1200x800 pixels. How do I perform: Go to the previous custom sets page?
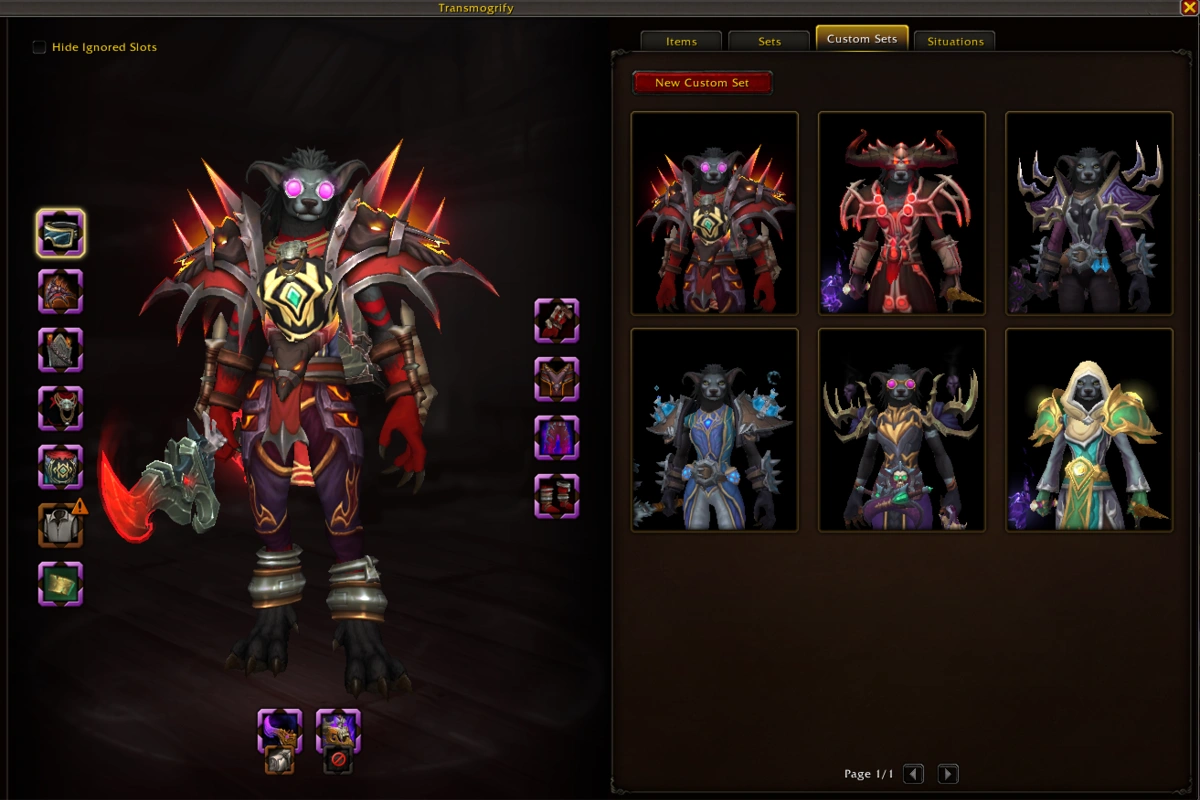pos(913,773)
